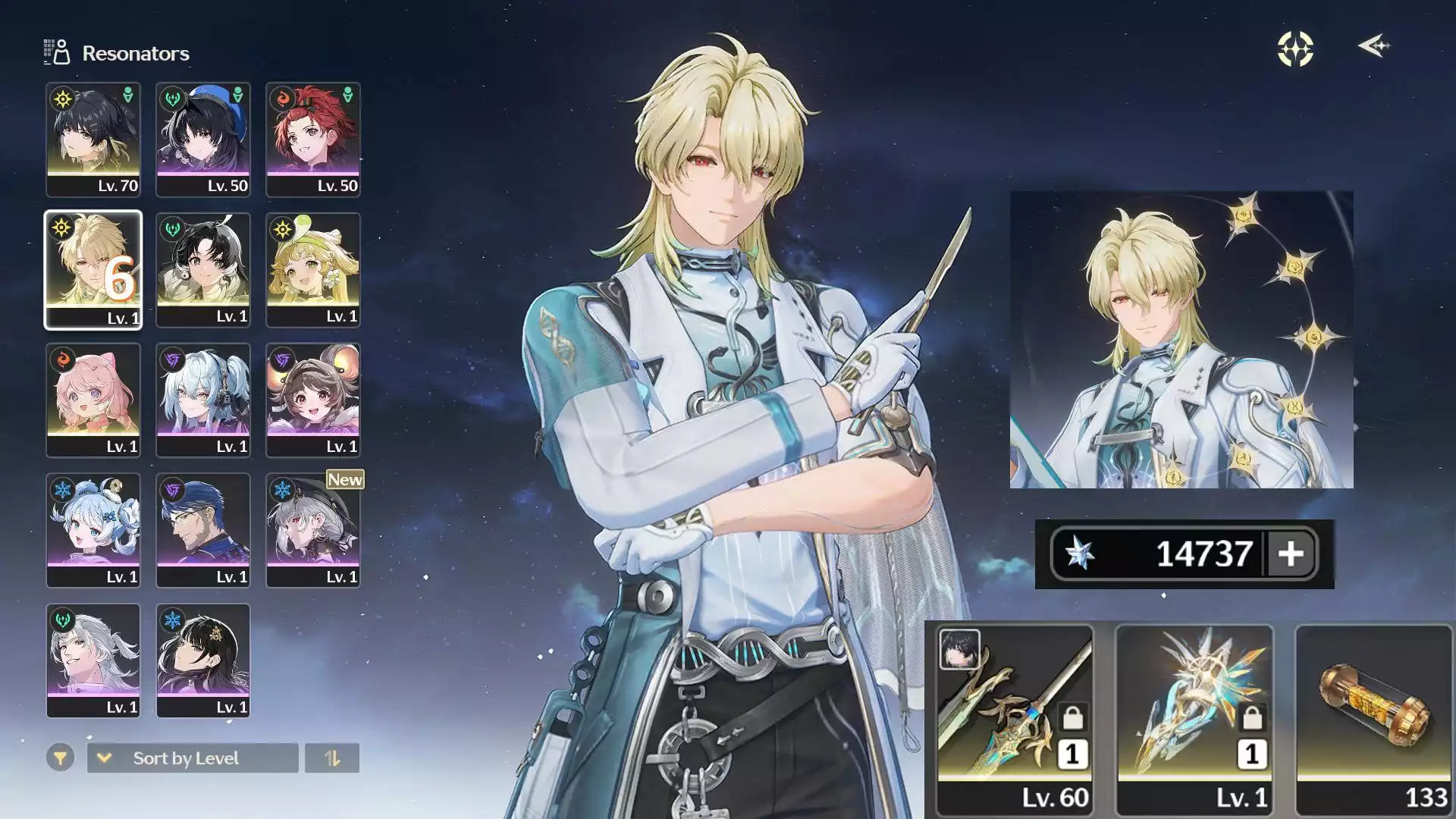Select the Lv. 60 broadblade weapon slot
Screen dimensions: 1456x819
point(1015,719)
